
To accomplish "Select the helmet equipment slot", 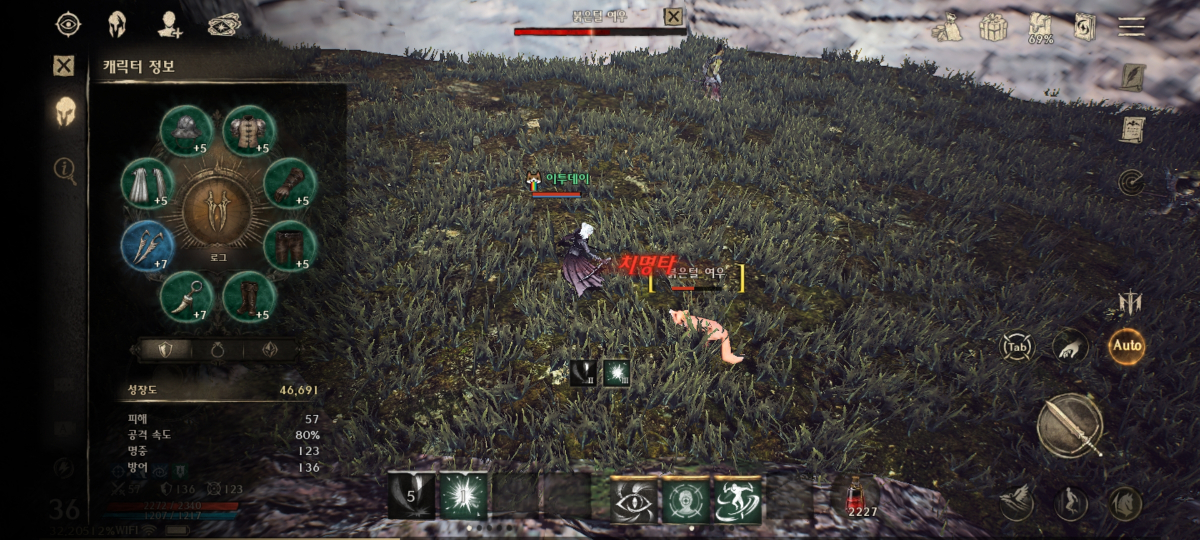I will pyautogui.click(x=187, y=131).
